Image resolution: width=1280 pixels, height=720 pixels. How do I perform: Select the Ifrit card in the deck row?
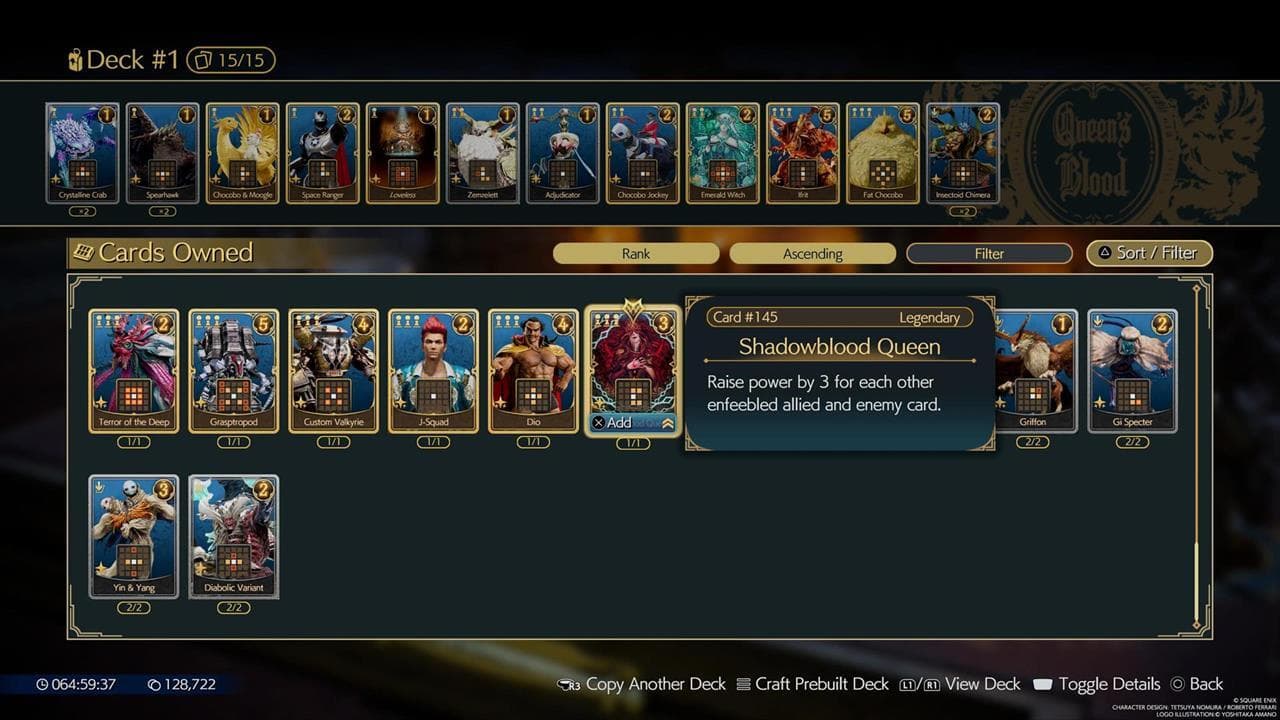pyautogui.click(x=803, y=151)
